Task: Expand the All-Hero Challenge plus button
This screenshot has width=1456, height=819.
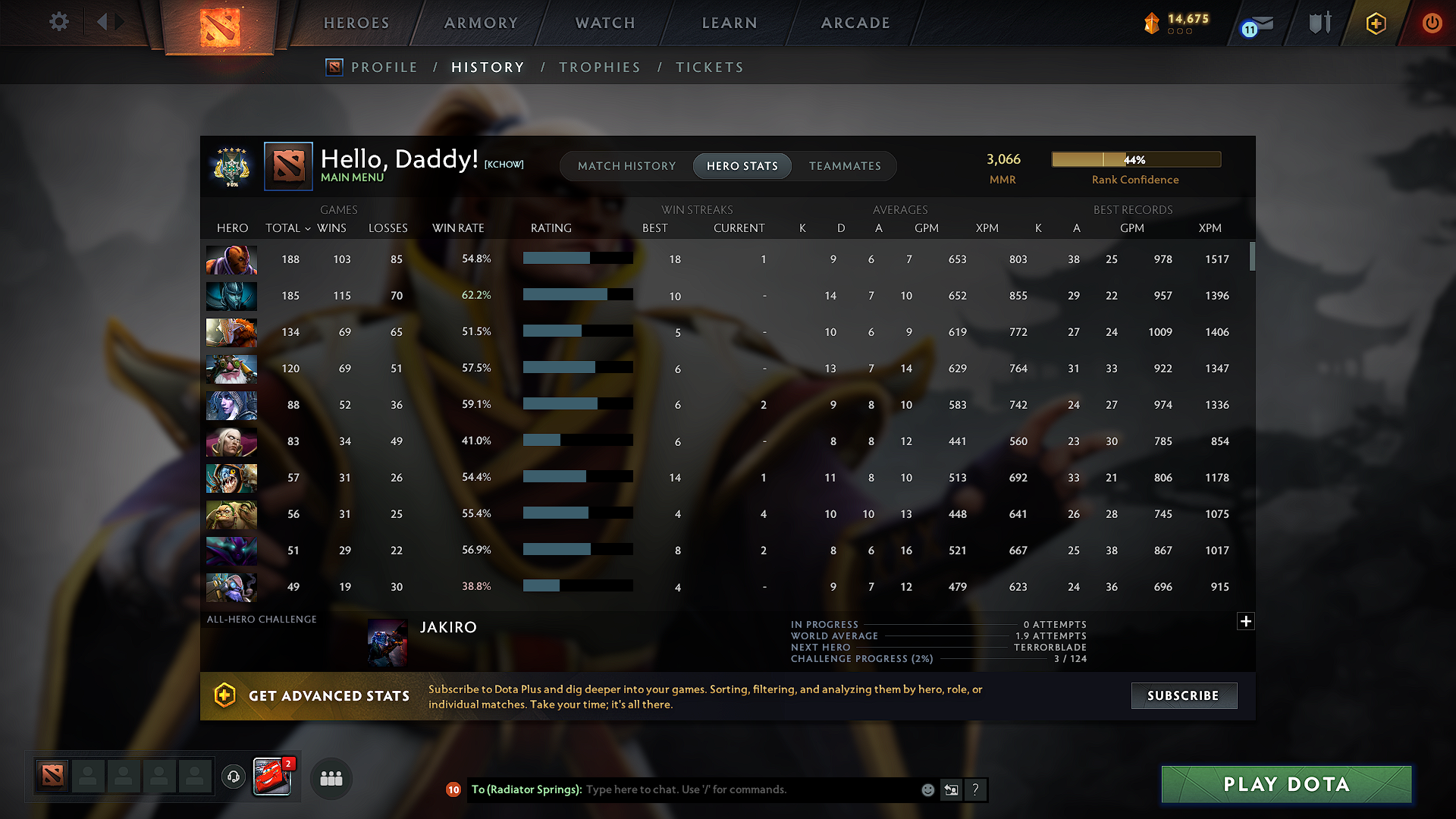Action: pos(1245,621)
